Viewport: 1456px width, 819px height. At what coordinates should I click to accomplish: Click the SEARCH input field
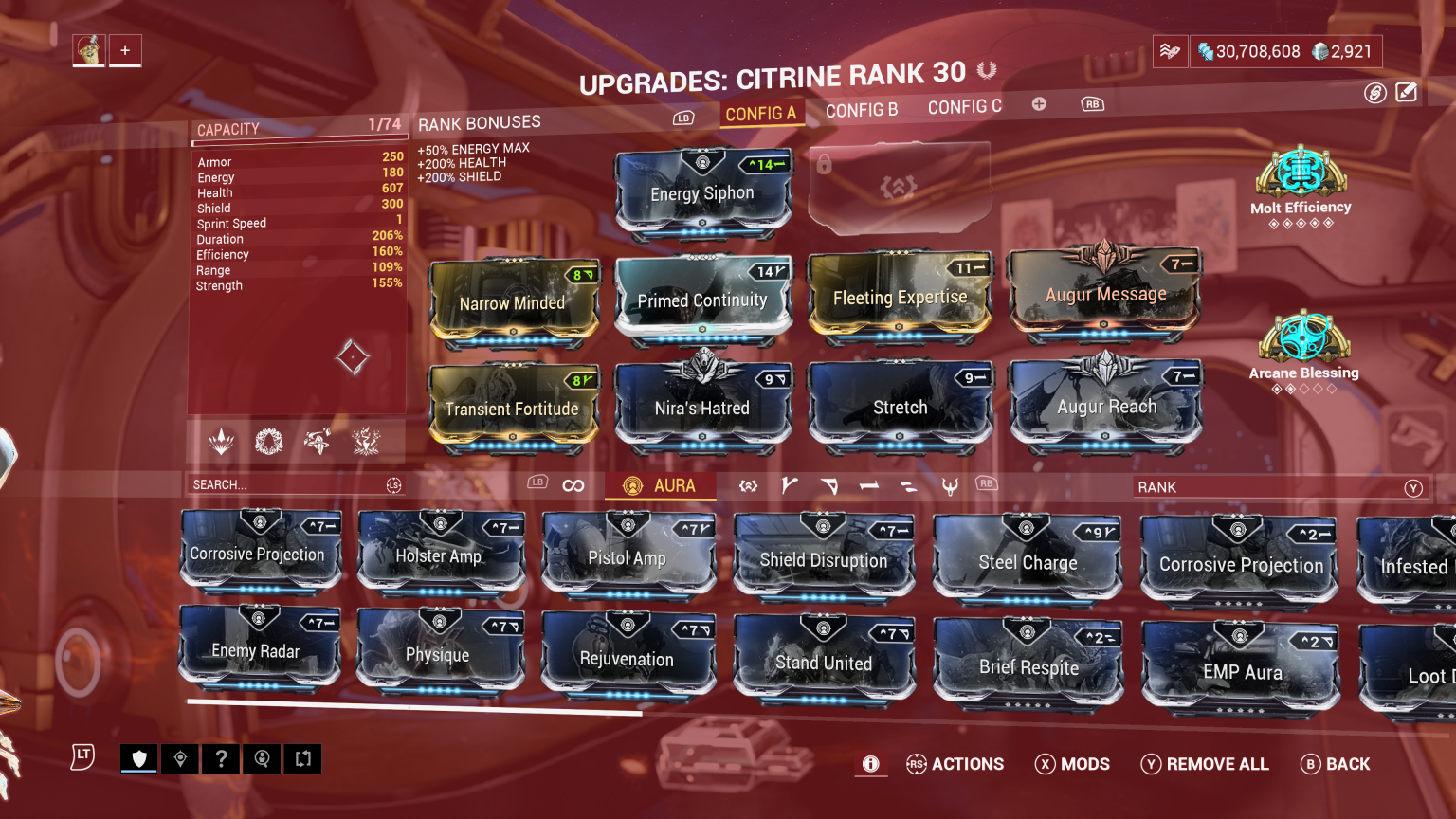coord(284,484)
